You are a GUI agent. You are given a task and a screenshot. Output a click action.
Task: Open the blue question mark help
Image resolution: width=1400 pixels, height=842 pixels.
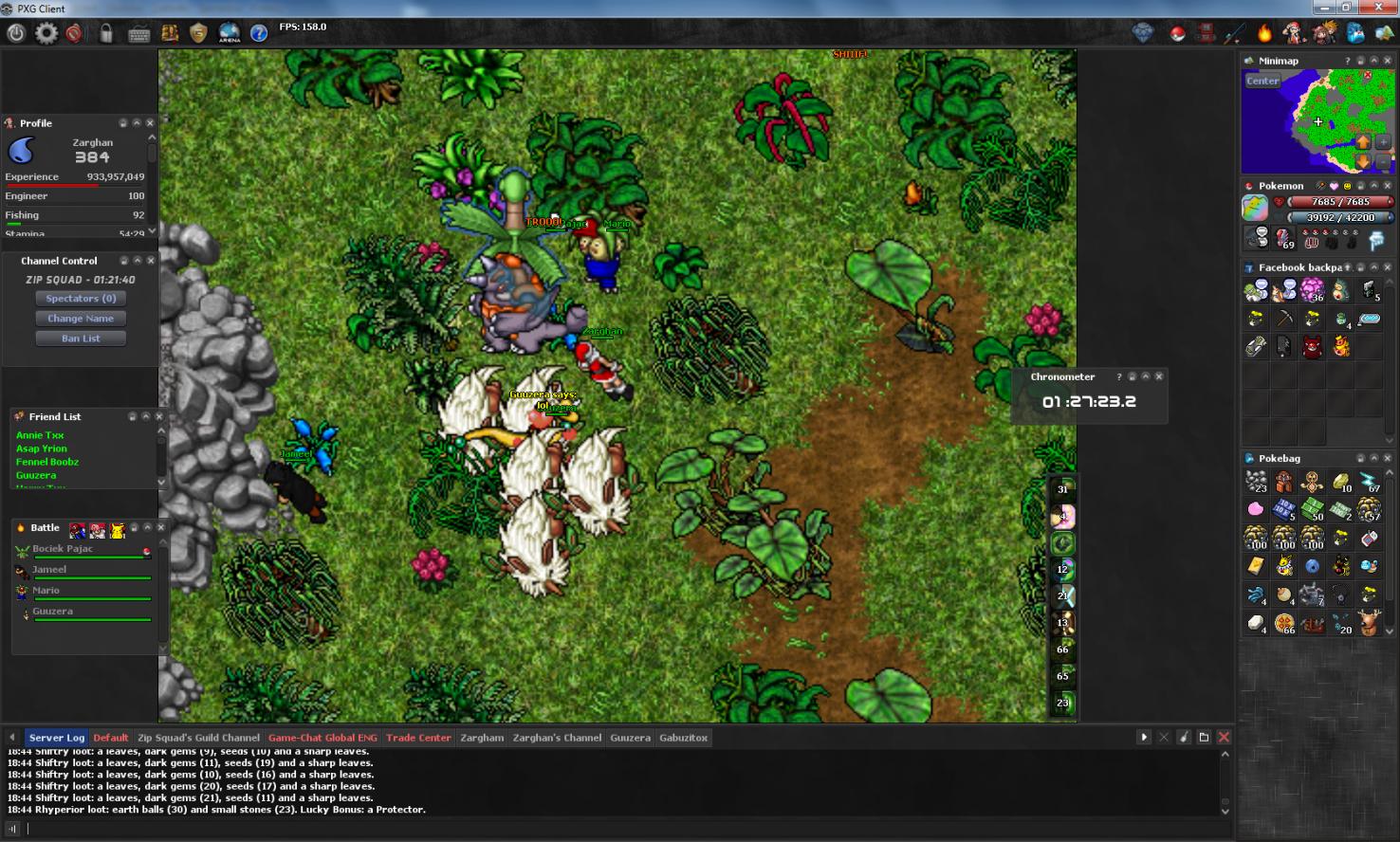click(x=259, y=33)
